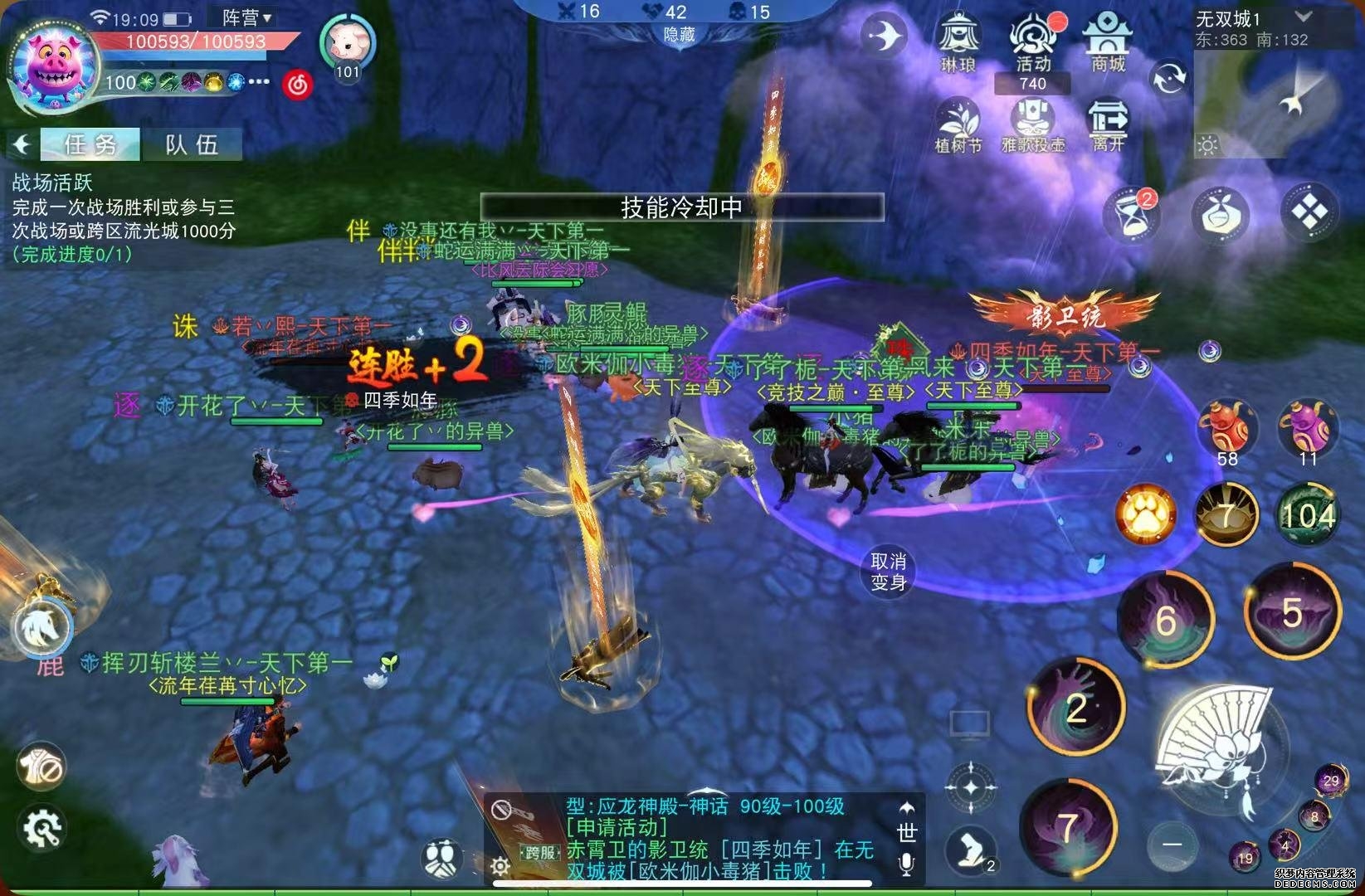
Task: Collapse the quest panel with back arrow
Action: [x=22, y=144]
